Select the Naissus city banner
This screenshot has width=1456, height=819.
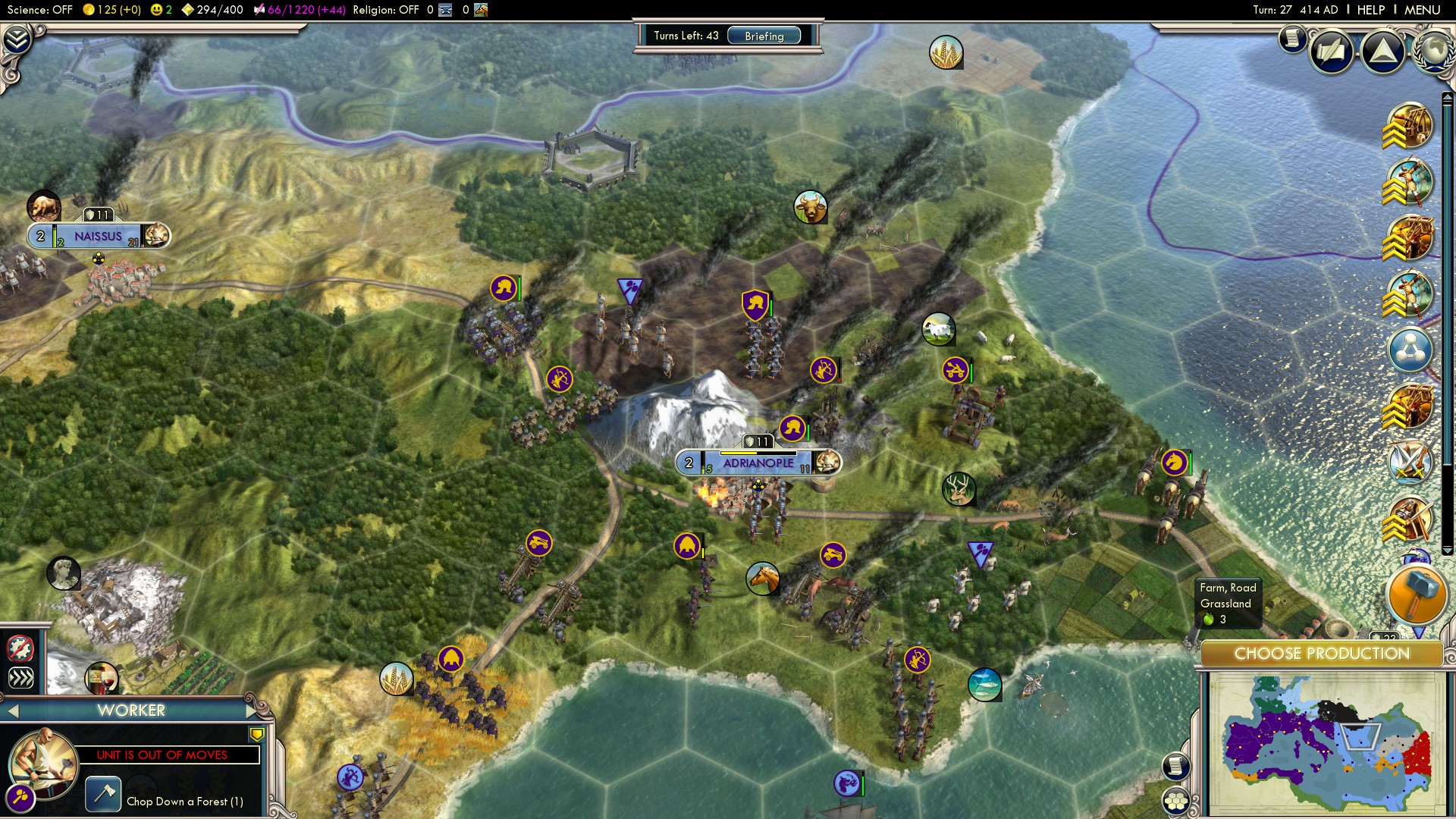[99, 237]
